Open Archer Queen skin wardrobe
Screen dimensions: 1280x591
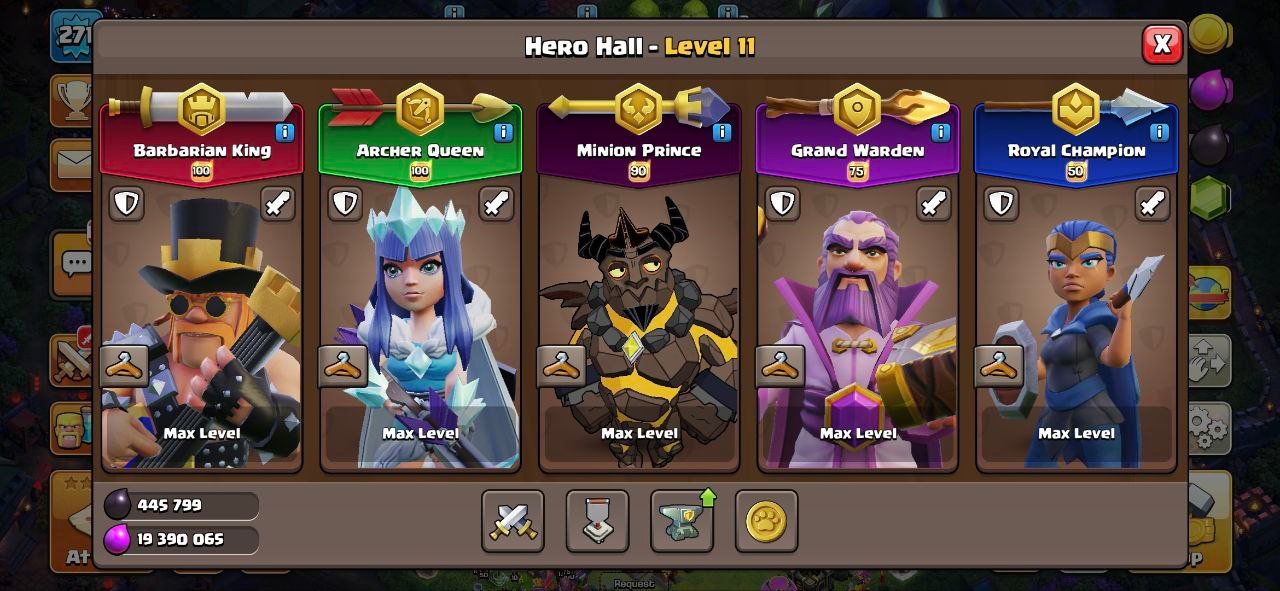click(x=343, y=366)
